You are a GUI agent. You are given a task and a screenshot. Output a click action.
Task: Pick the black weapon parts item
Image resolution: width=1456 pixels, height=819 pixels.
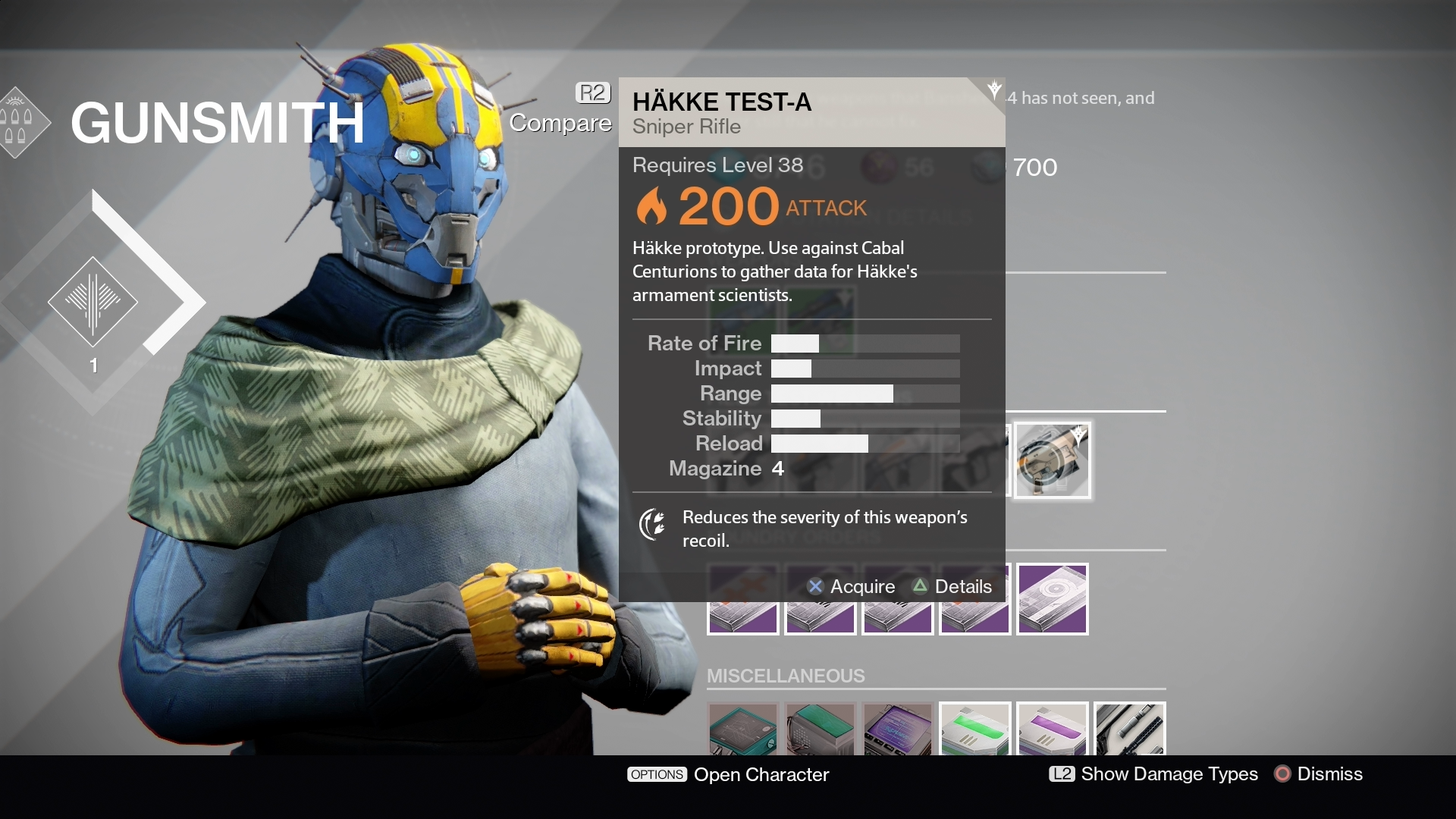click(1130, 730)
